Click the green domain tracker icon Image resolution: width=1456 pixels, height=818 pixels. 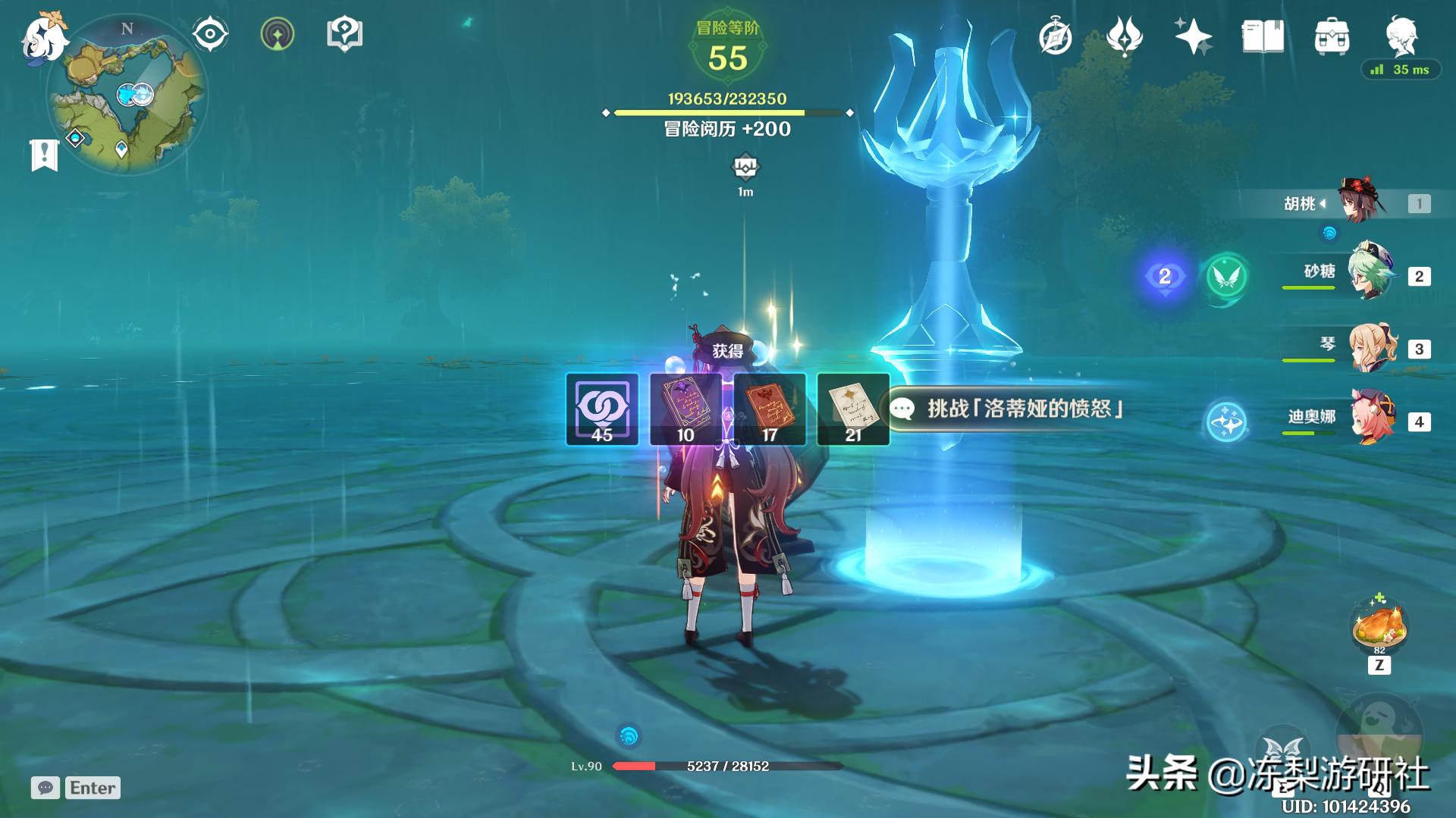pos(278,33)
